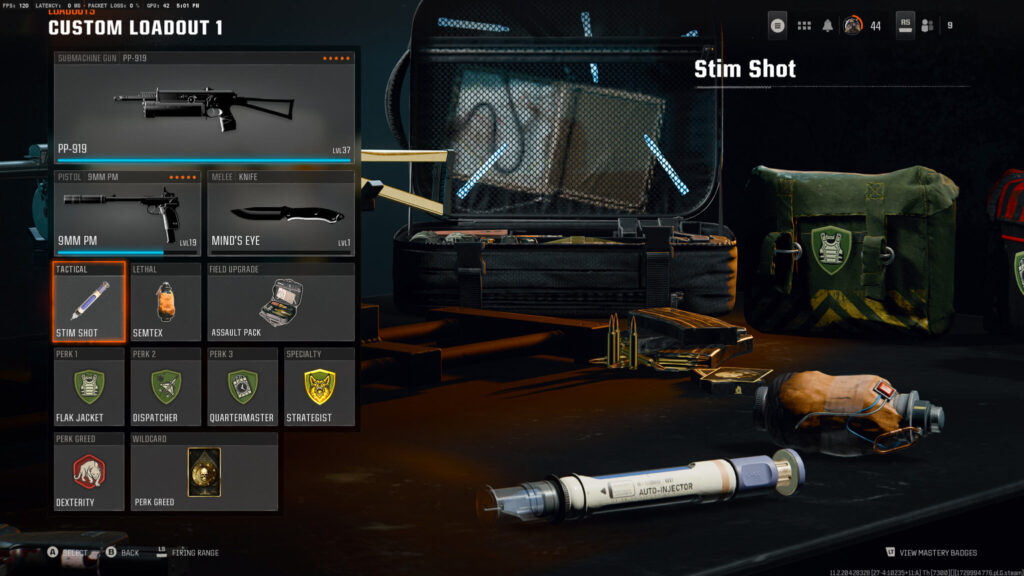
Task: Open the Dispatcher perk 2 slot
Action: tap(166, 387)
